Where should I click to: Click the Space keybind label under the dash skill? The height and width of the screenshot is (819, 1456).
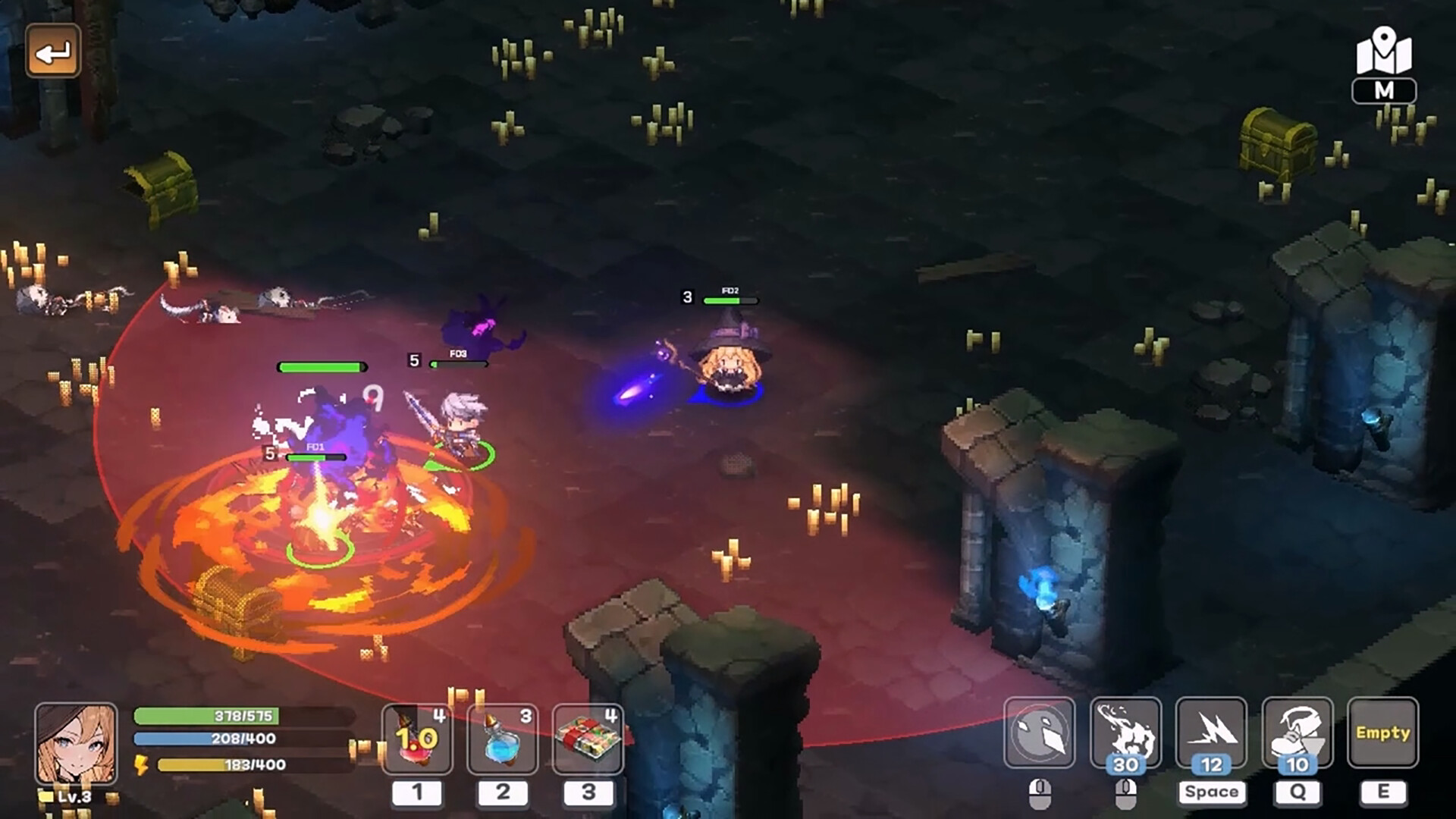1212,792
